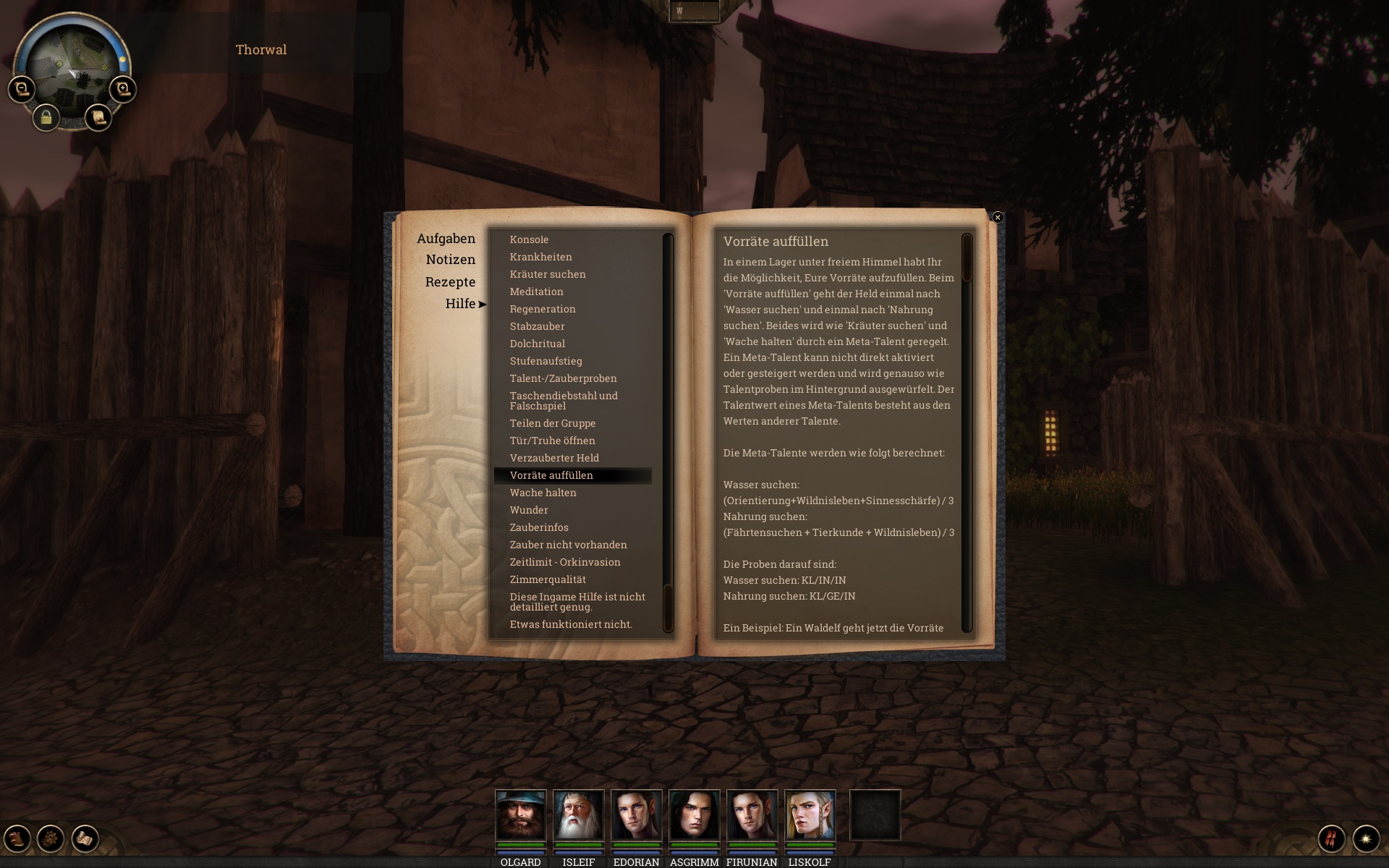1389x868 pixels.
Task: Show the Stufenaufstieg help entry
Action: (545, 361)
